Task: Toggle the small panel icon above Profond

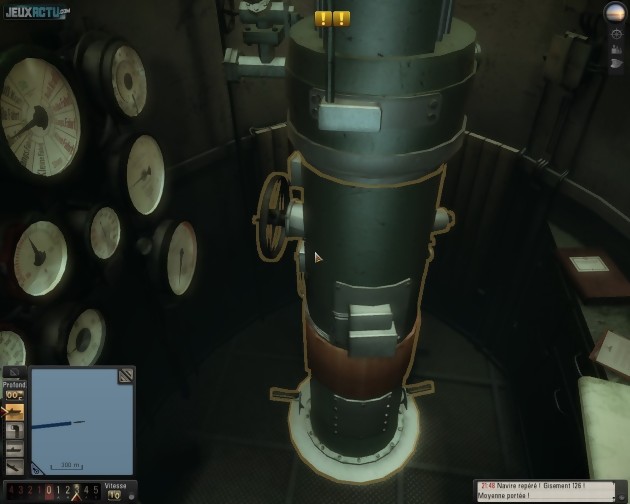Action: click(x=13, y=372)
